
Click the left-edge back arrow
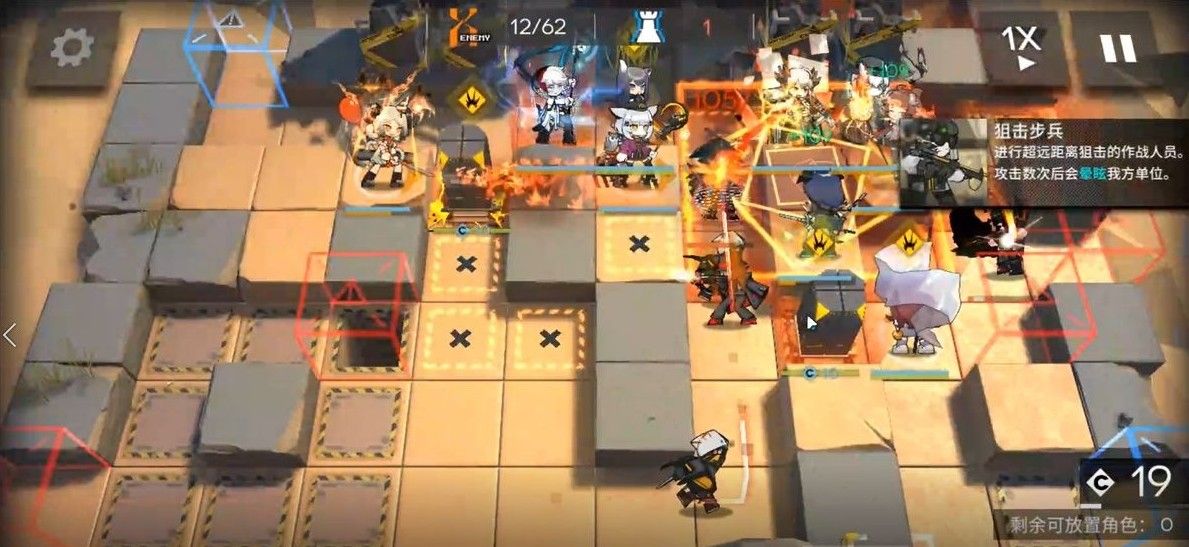10,335
